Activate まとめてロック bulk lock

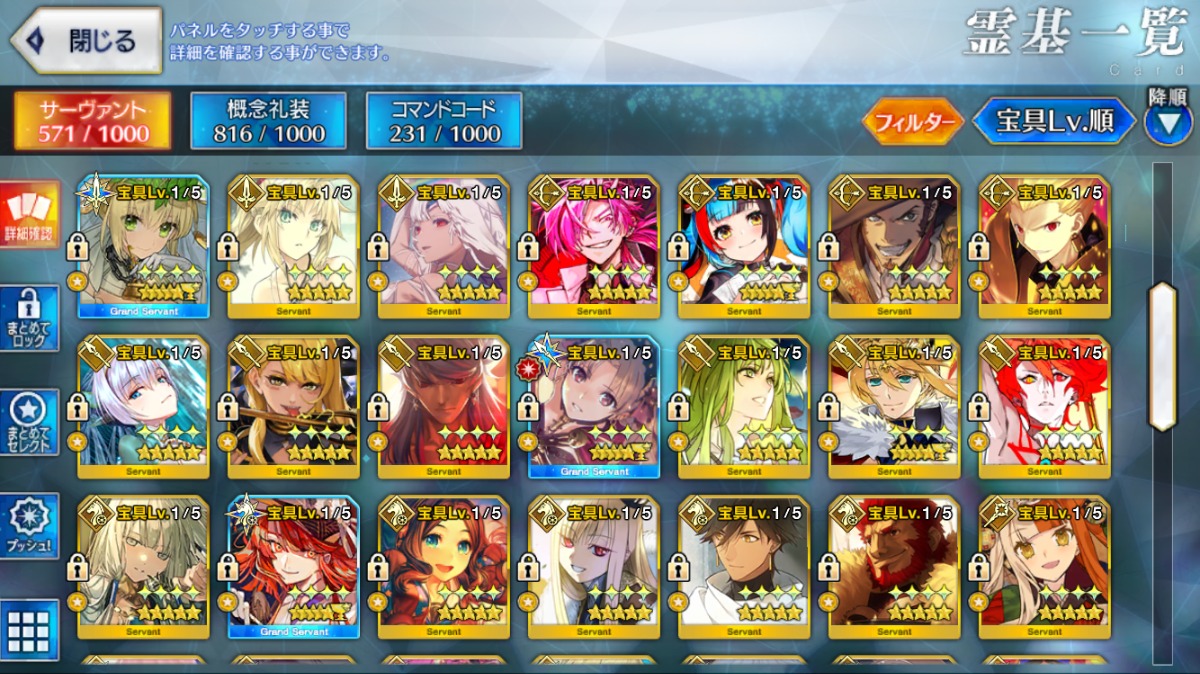(30, 318)
